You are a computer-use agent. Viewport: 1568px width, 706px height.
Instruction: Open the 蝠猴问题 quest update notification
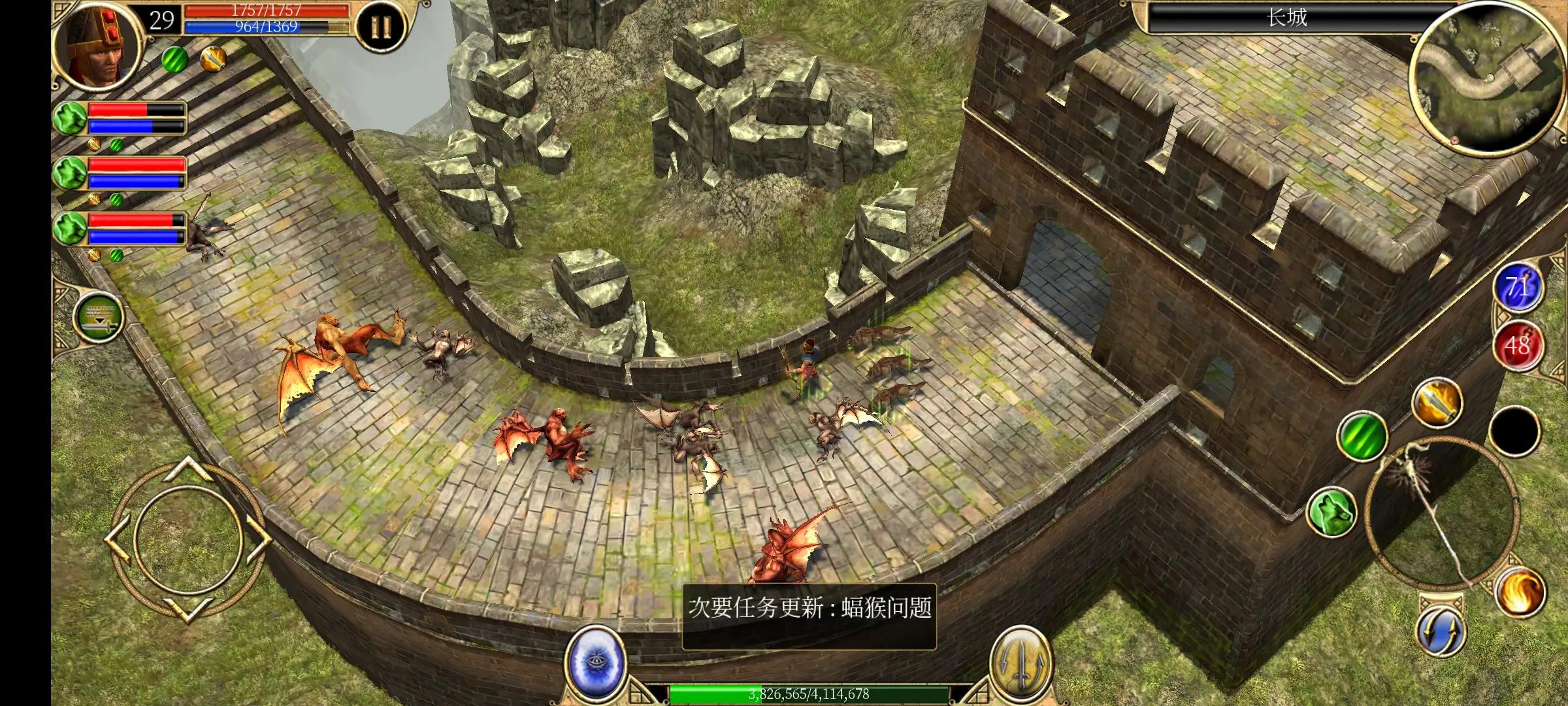[x=809, y=615]
